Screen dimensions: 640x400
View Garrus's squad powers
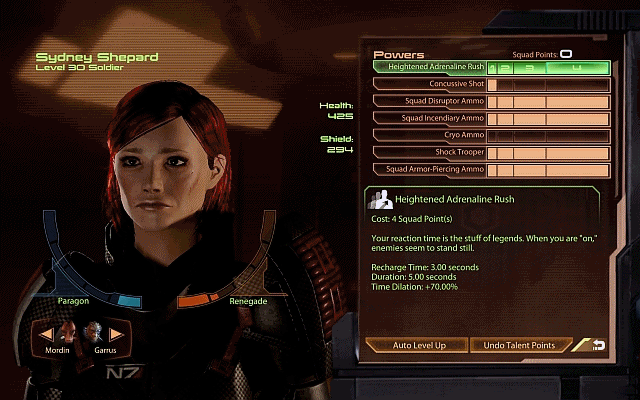[x=93, y=333]
